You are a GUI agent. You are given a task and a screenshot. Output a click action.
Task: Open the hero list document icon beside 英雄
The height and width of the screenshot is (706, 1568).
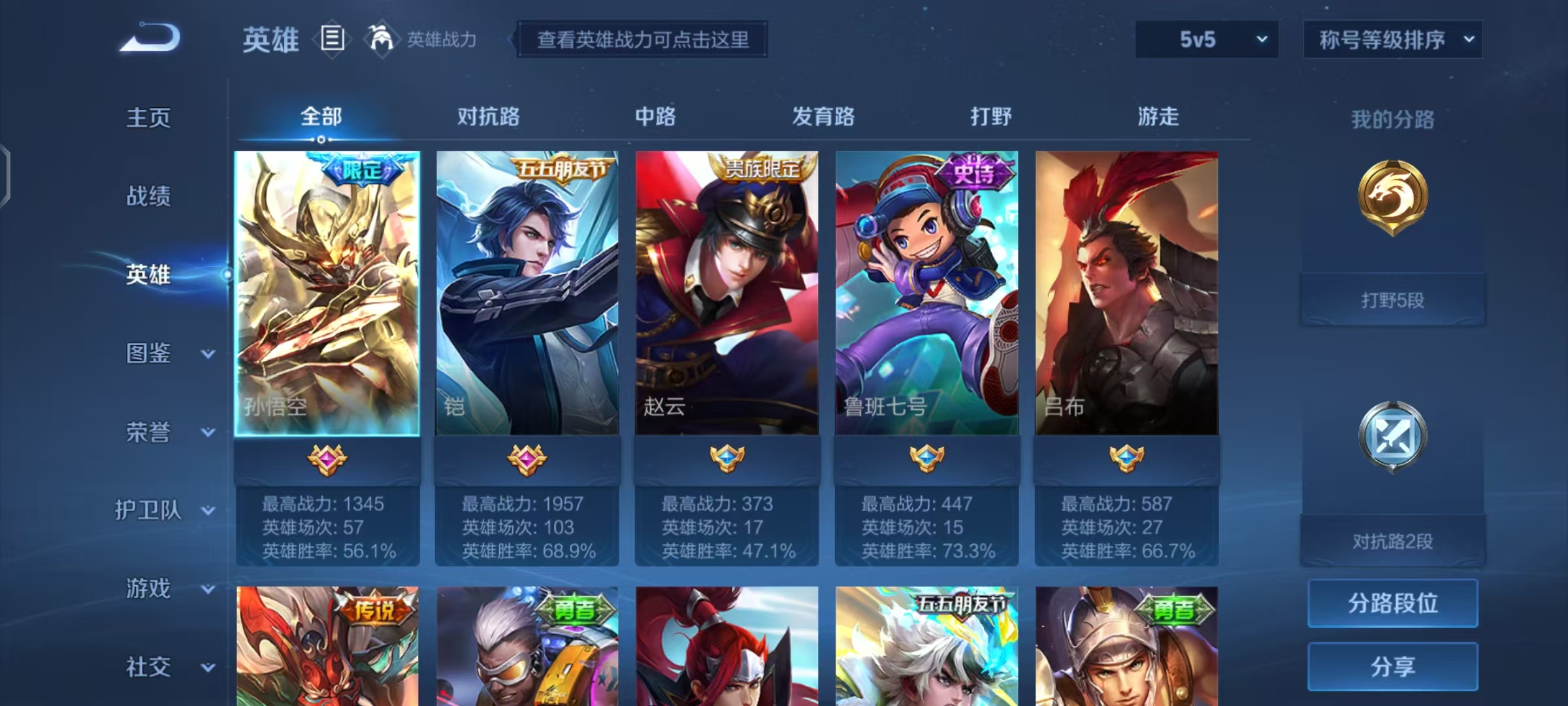[x=332, y=39]
